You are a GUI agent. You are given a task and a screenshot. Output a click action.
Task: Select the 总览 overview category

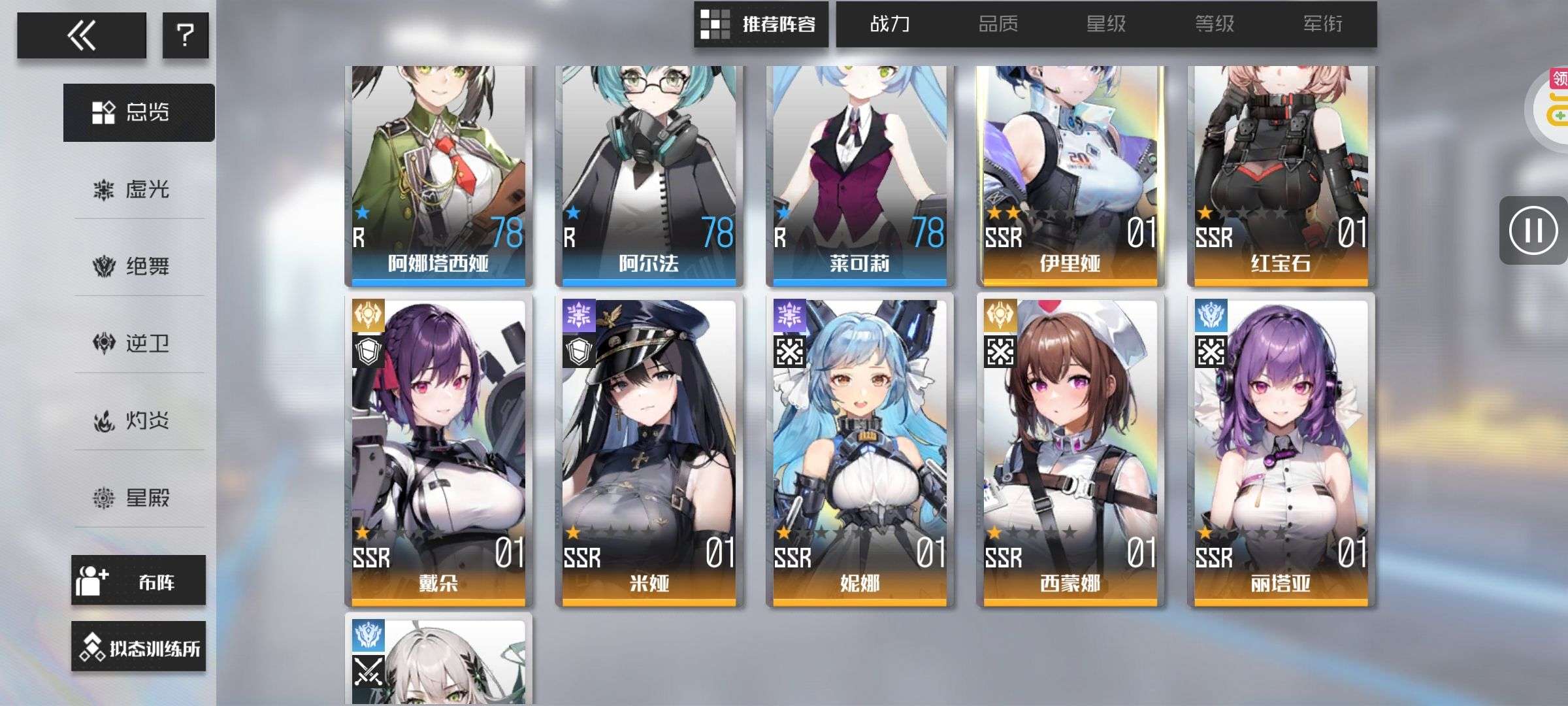(139, 112)
